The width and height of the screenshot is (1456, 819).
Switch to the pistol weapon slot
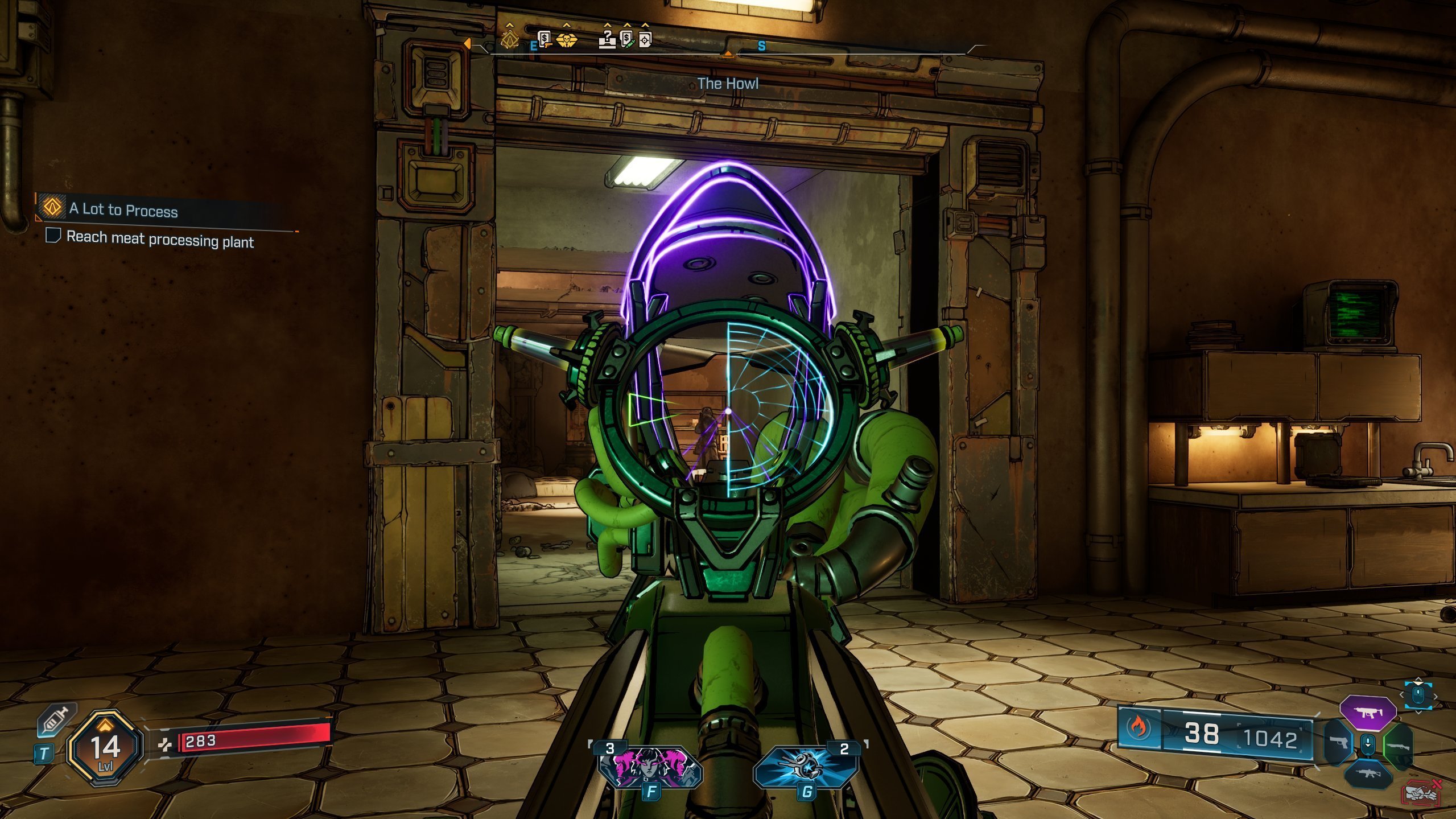1337,743
